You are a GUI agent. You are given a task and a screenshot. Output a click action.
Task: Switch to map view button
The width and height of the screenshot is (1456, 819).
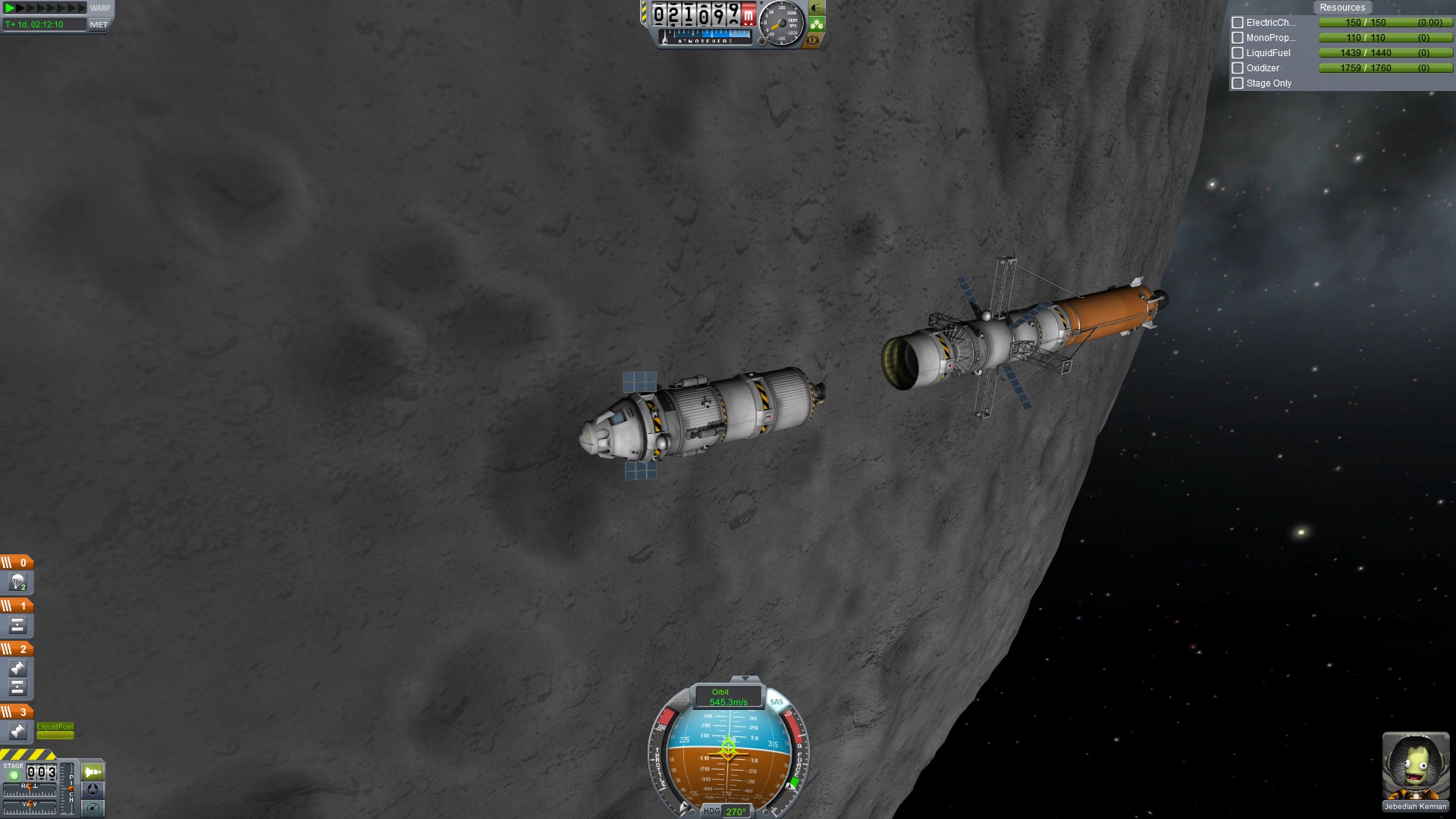93,808
